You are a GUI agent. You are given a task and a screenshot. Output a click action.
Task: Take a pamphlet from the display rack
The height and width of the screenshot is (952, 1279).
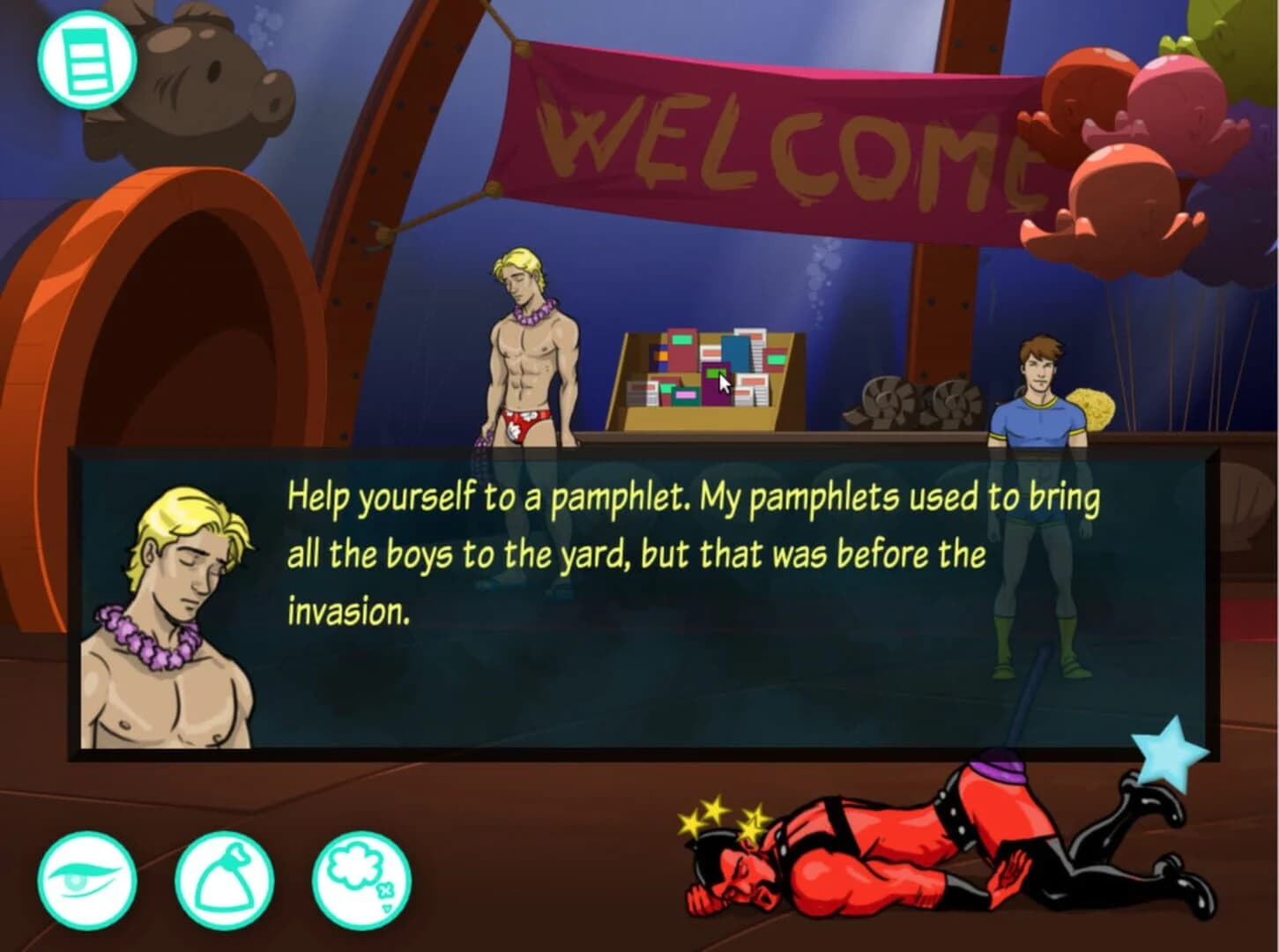pos(705,375)
